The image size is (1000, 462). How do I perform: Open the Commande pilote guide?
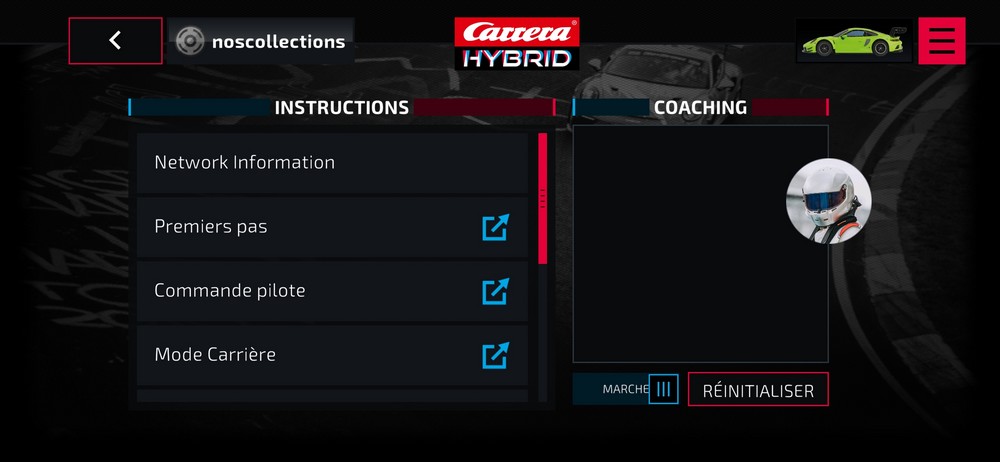(x=332, y=291)
